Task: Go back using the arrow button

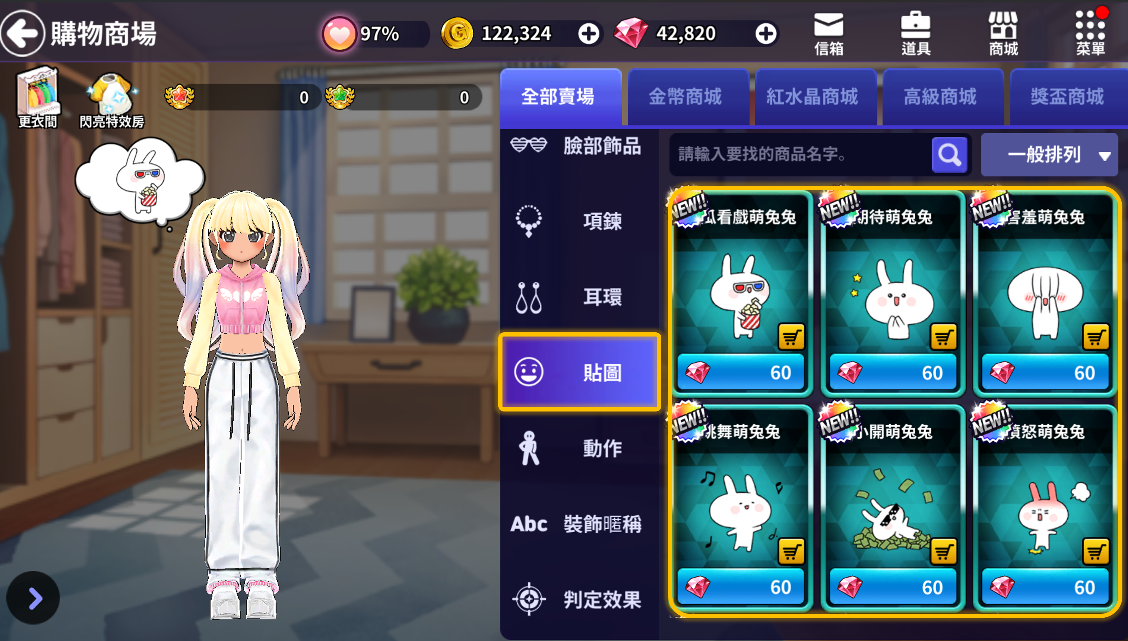Action: pyautogui.click(x=22, y=34)
